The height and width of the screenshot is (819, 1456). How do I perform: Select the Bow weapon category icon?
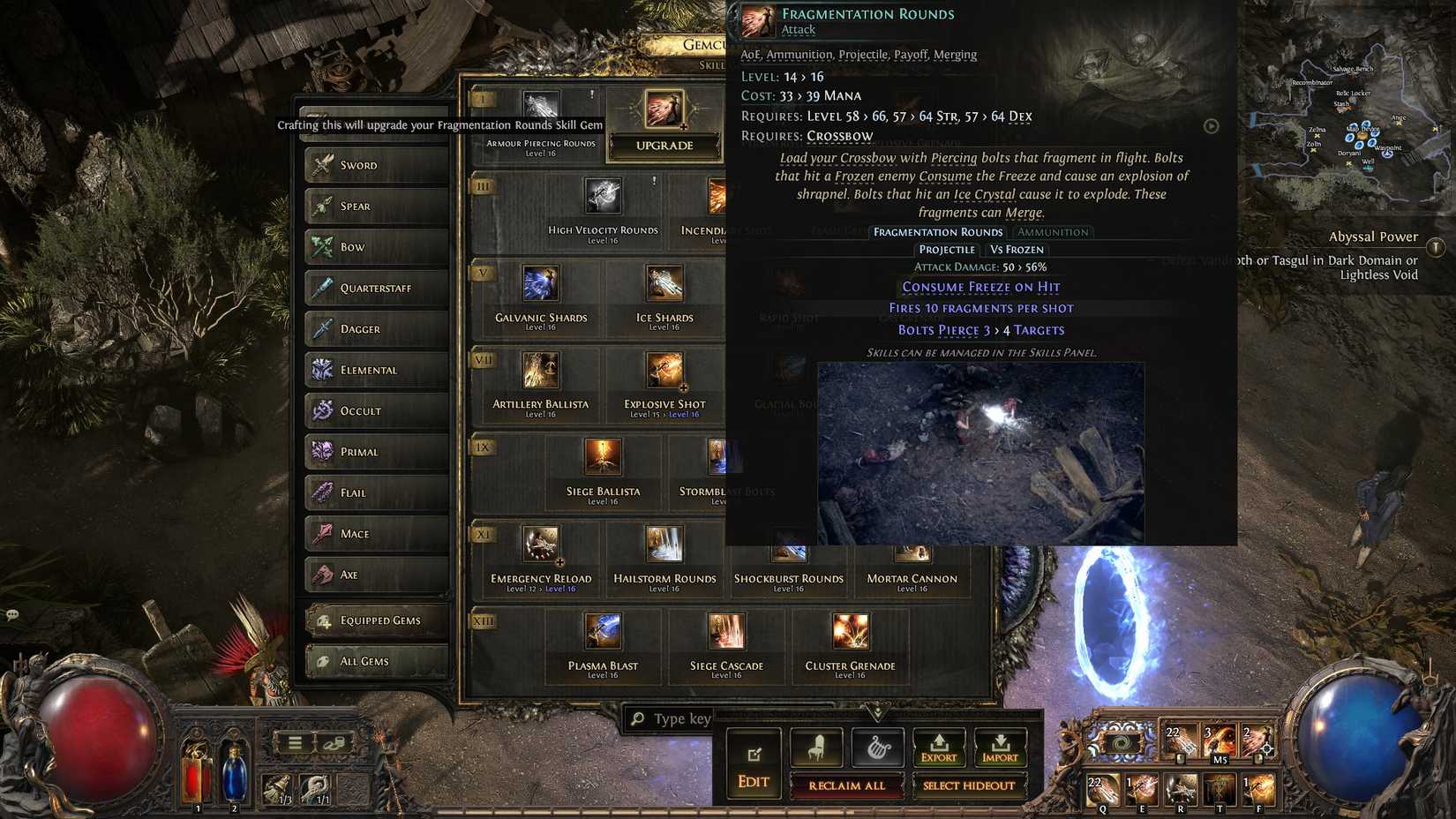pyautogui.click(x=322, y=246)
